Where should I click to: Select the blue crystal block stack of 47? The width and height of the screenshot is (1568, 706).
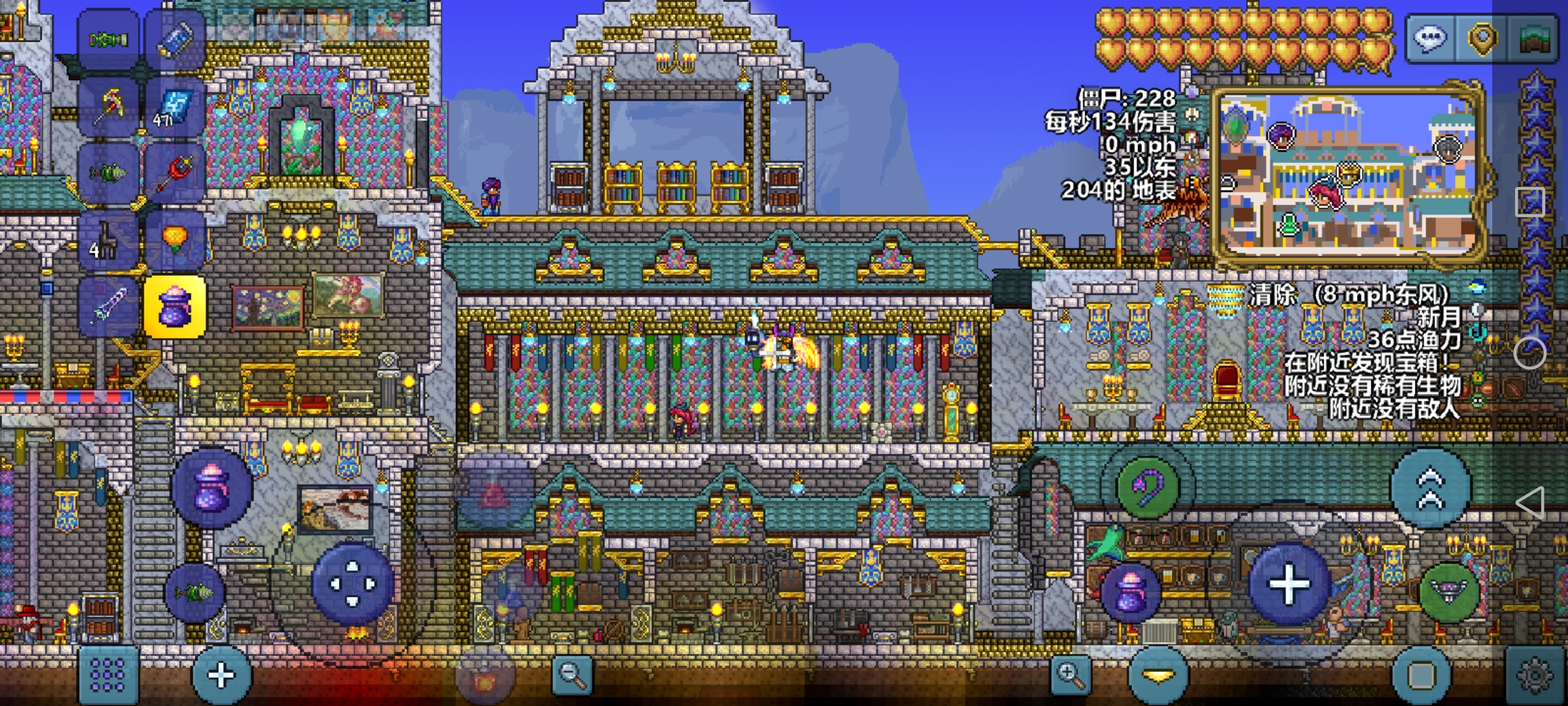pos(175,107)
